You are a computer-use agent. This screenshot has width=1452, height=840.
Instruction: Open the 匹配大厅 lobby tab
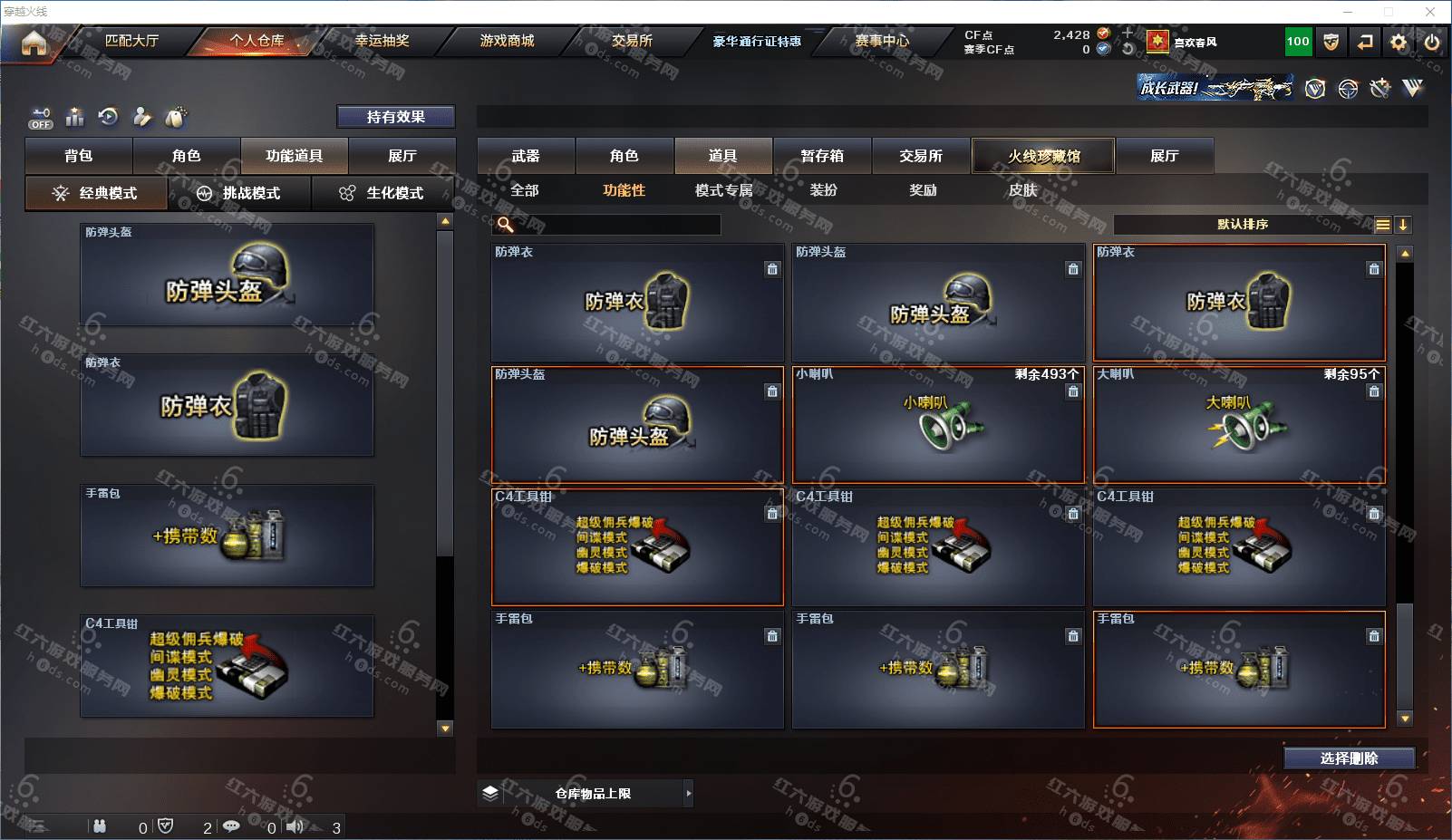[131, 41]
